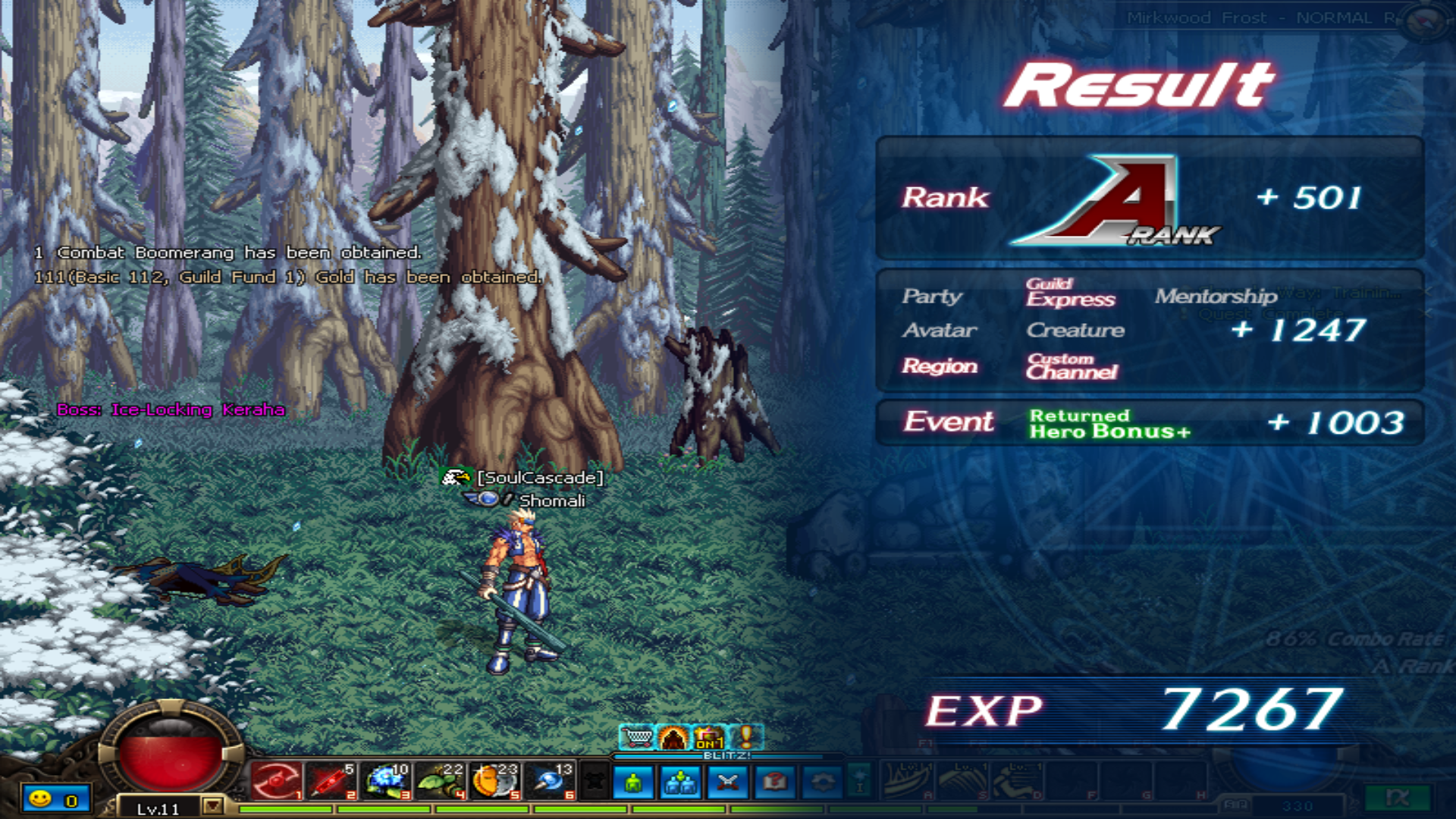This screenshot has width=1456, height=819.
Task: Click the yellow exclamation mark notification icon
Action: [x=747, y=737]
